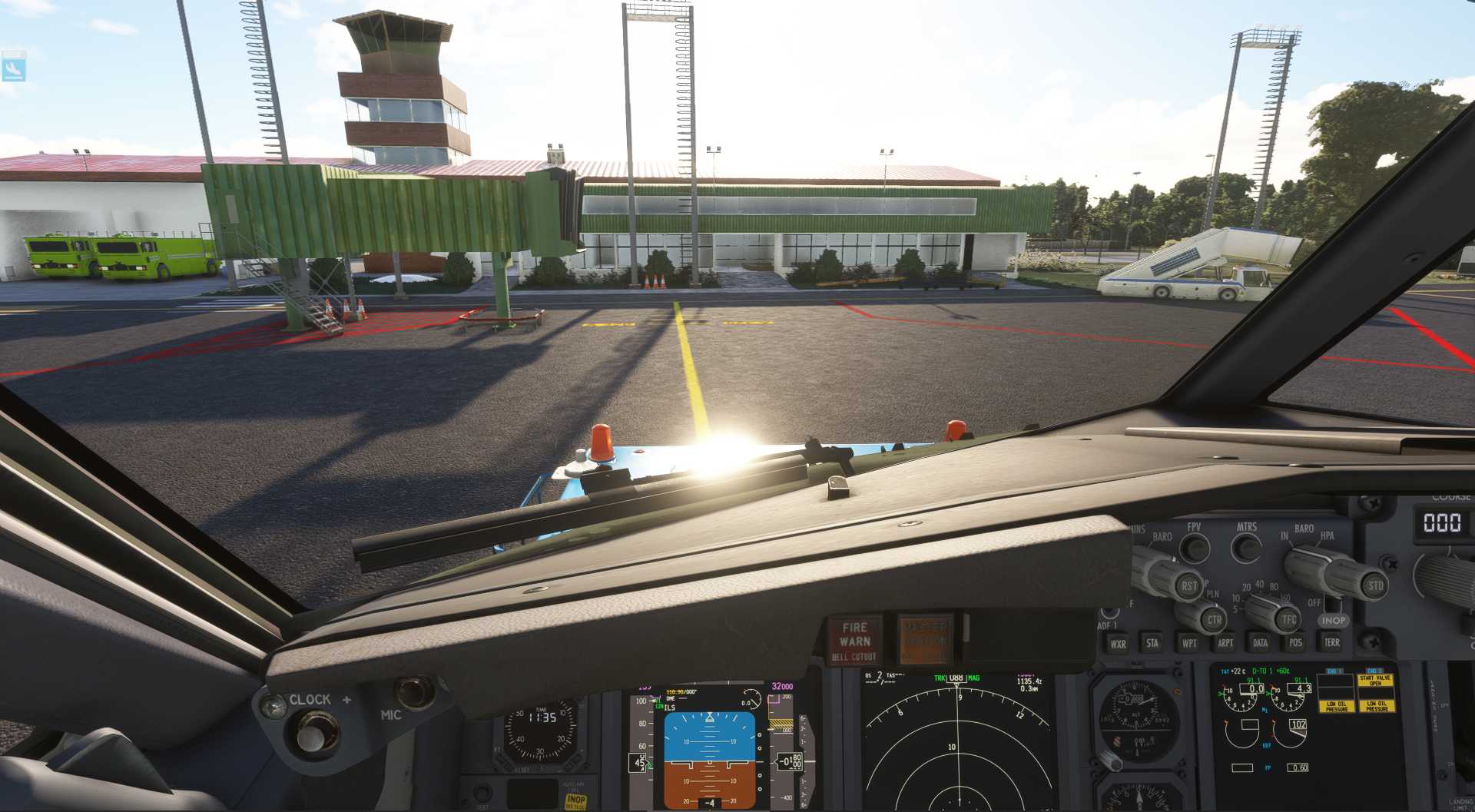Push the FIRE WARN bell cutout button
The image size is (1475, 812).
click(x=854, y=640)
